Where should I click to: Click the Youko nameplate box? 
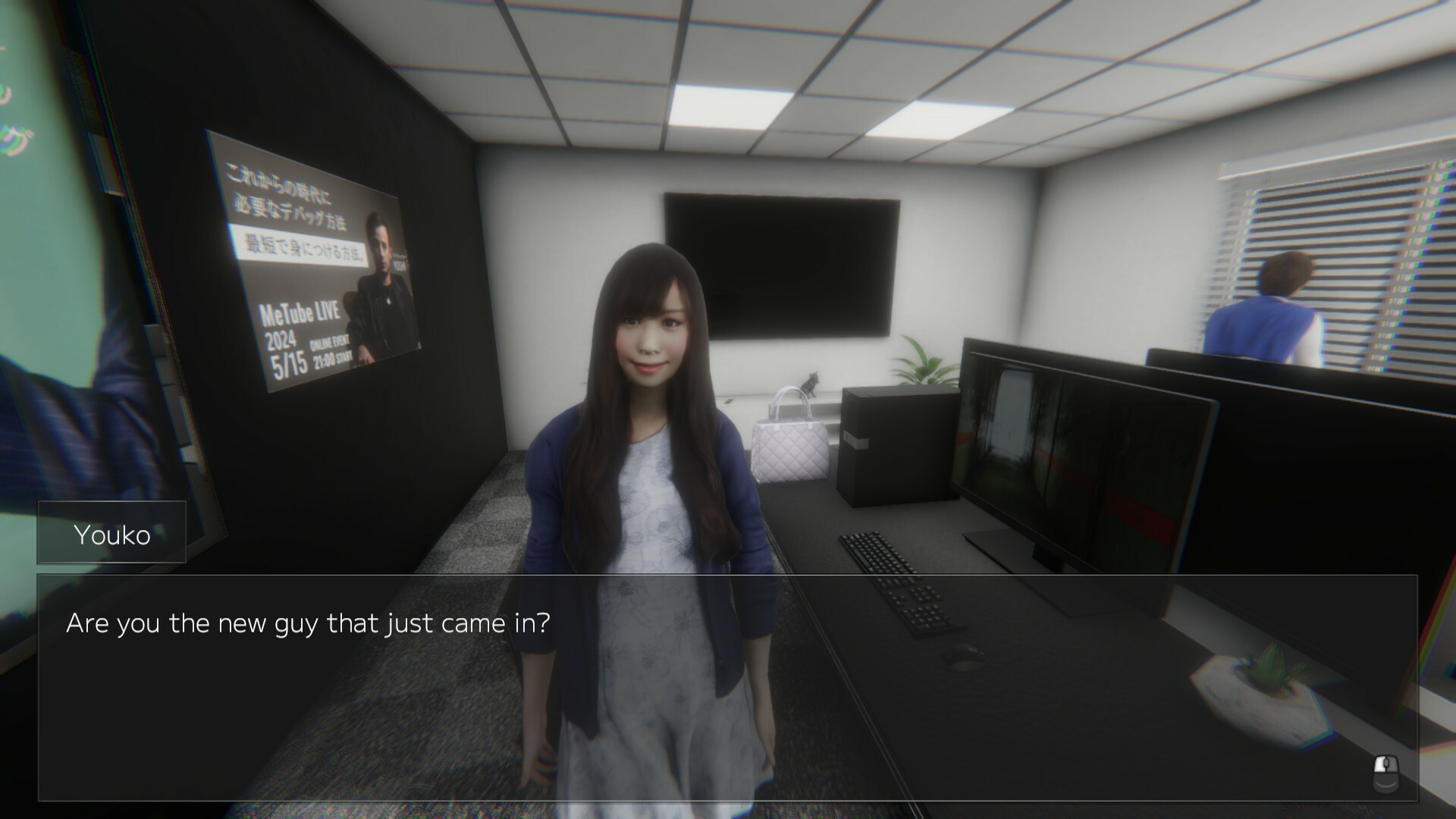click(x=111, y=532)
